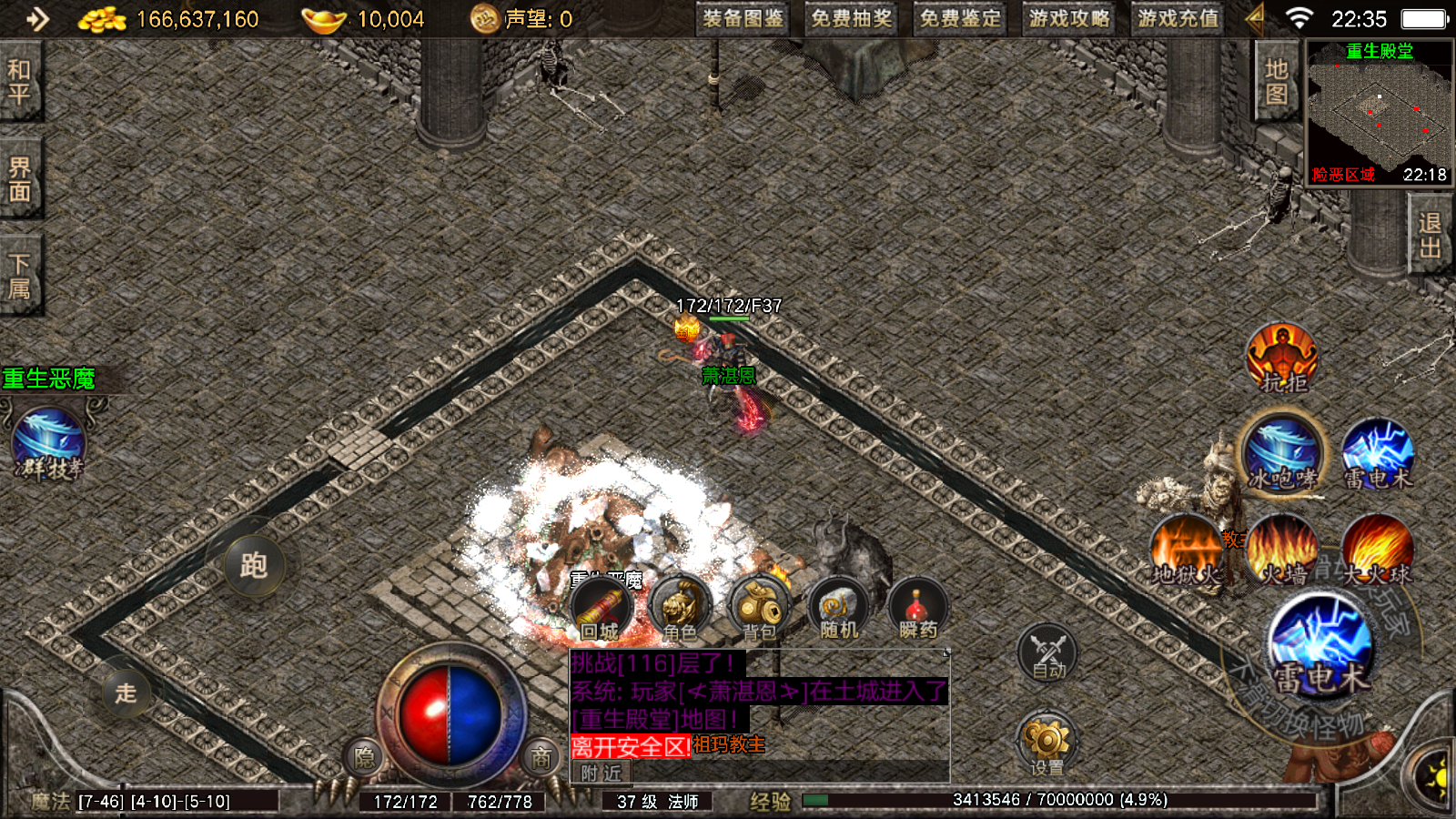Toggle the 和平 attack mode button
This screenshot has height=819, width=1456.
pos(20,82)
